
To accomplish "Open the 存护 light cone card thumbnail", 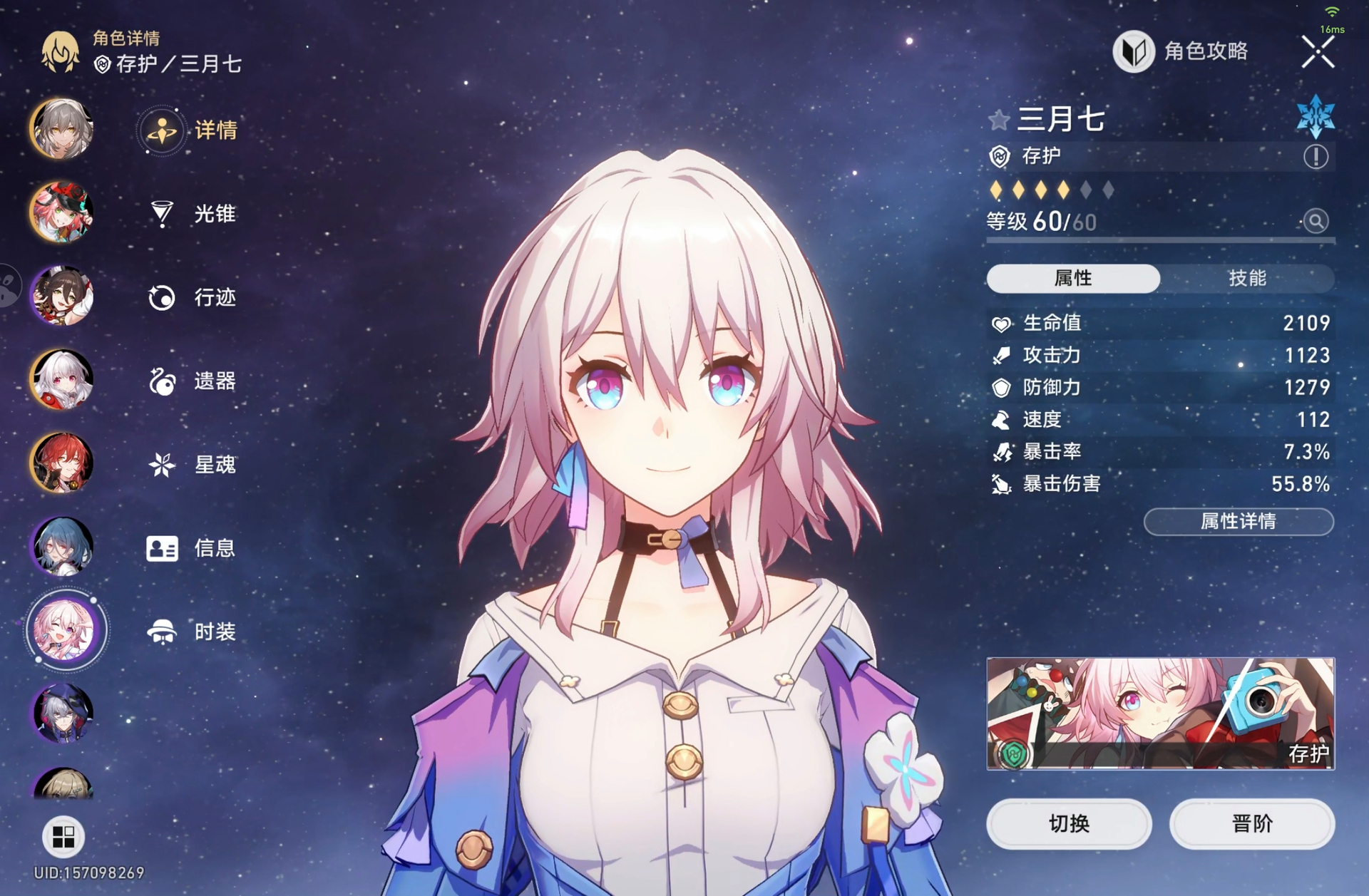I will pyautogui.click(x=1160, y=713).
